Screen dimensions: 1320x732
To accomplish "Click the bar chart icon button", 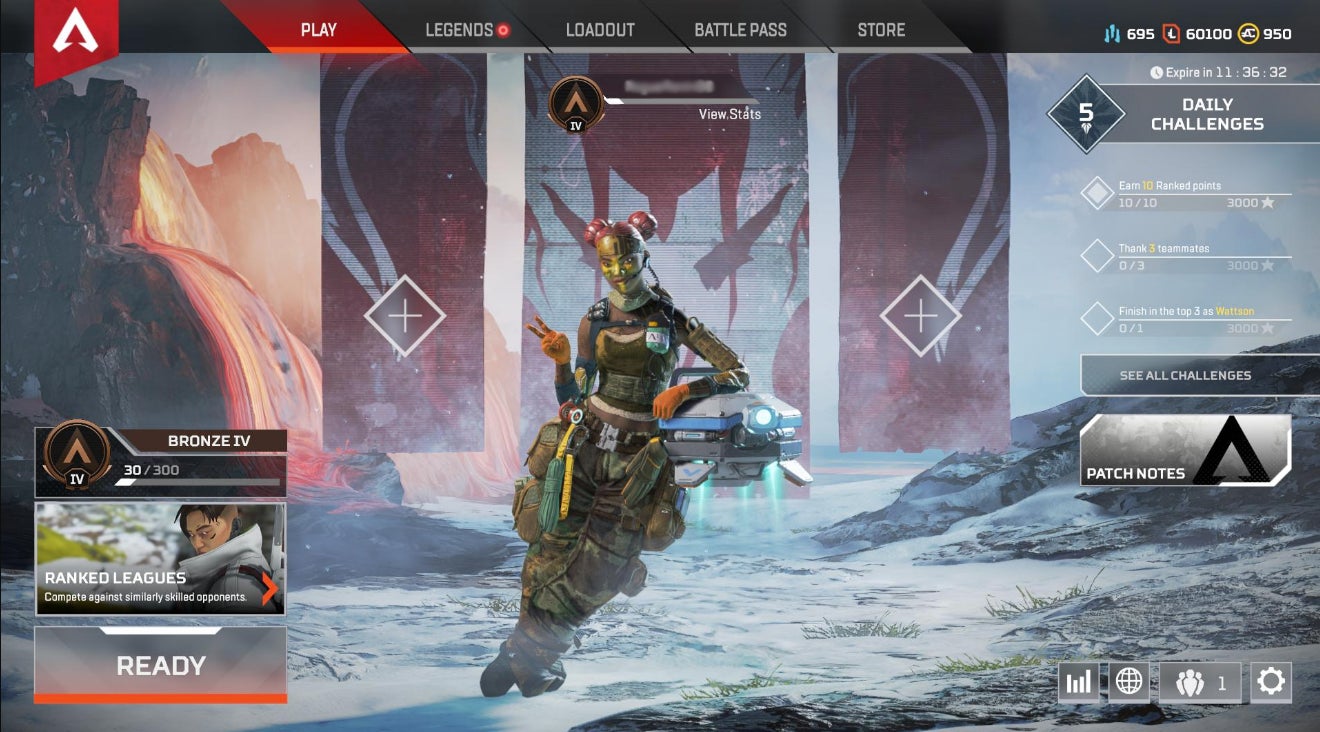I will [x=1078, y=682].
